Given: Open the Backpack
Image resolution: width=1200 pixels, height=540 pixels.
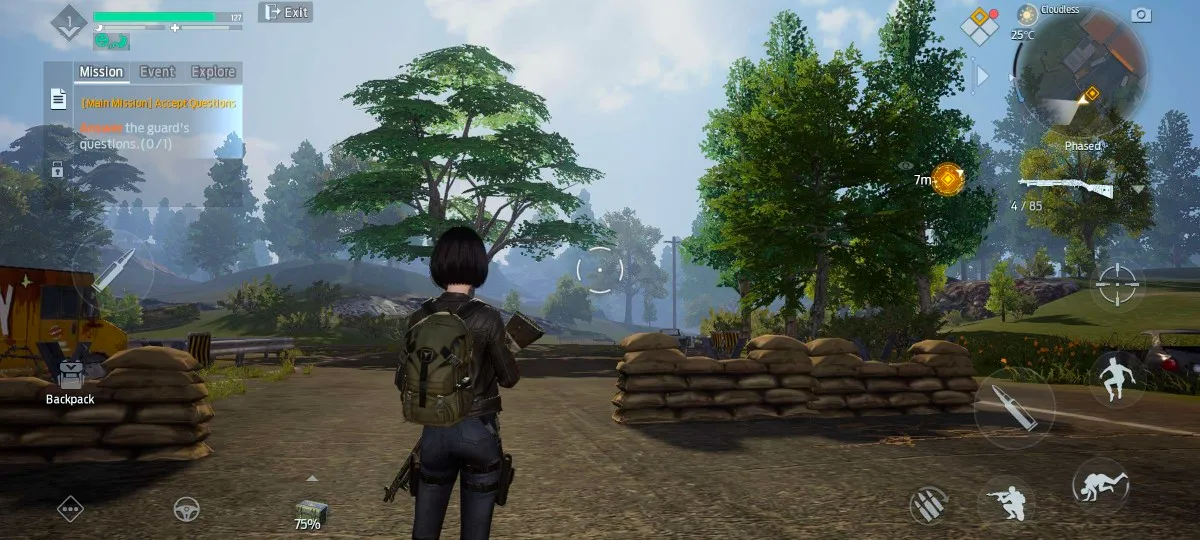Looking at the screenshot, I should (70, 380).
